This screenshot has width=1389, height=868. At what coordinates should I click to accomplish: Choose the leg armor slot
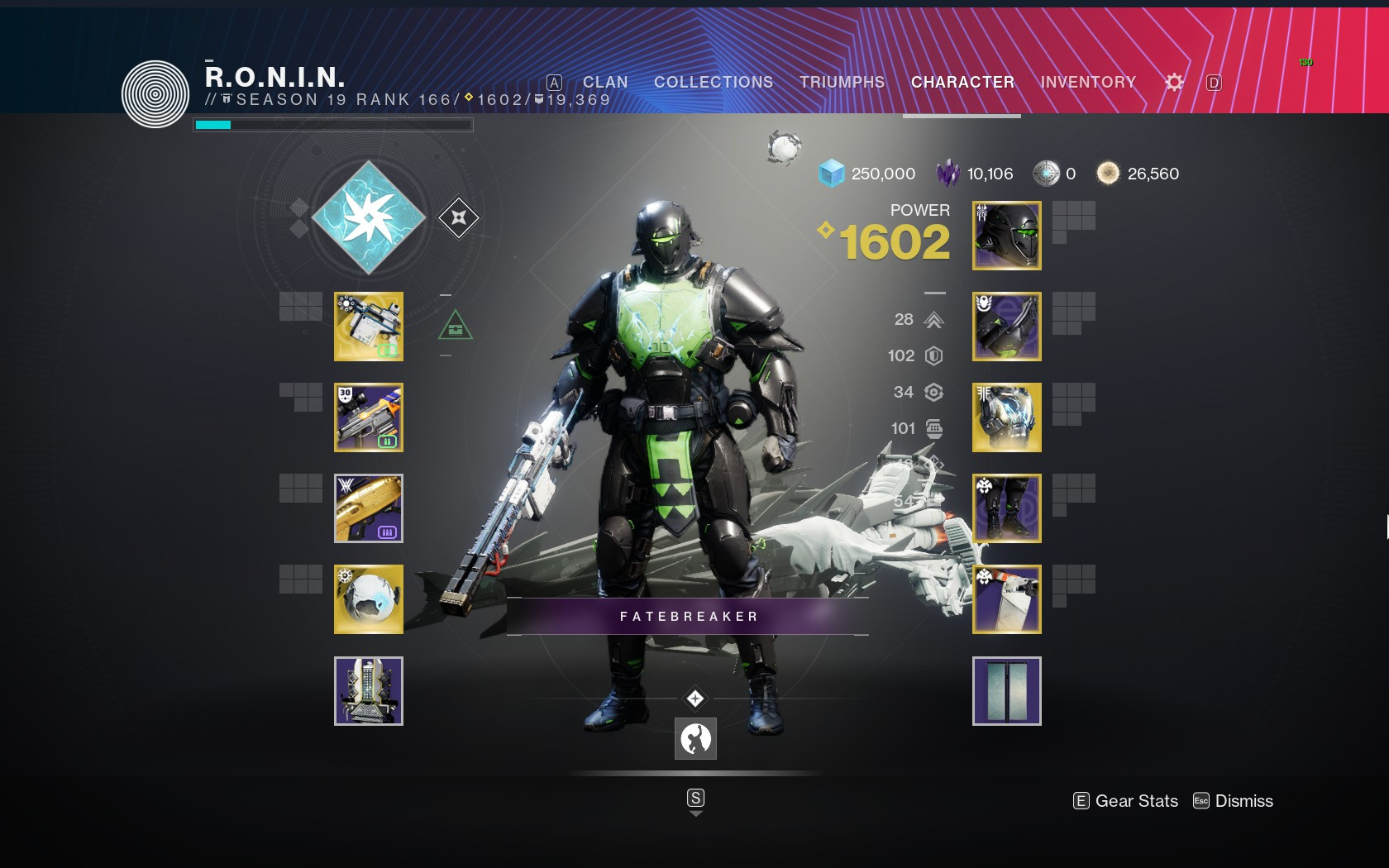1007,508
